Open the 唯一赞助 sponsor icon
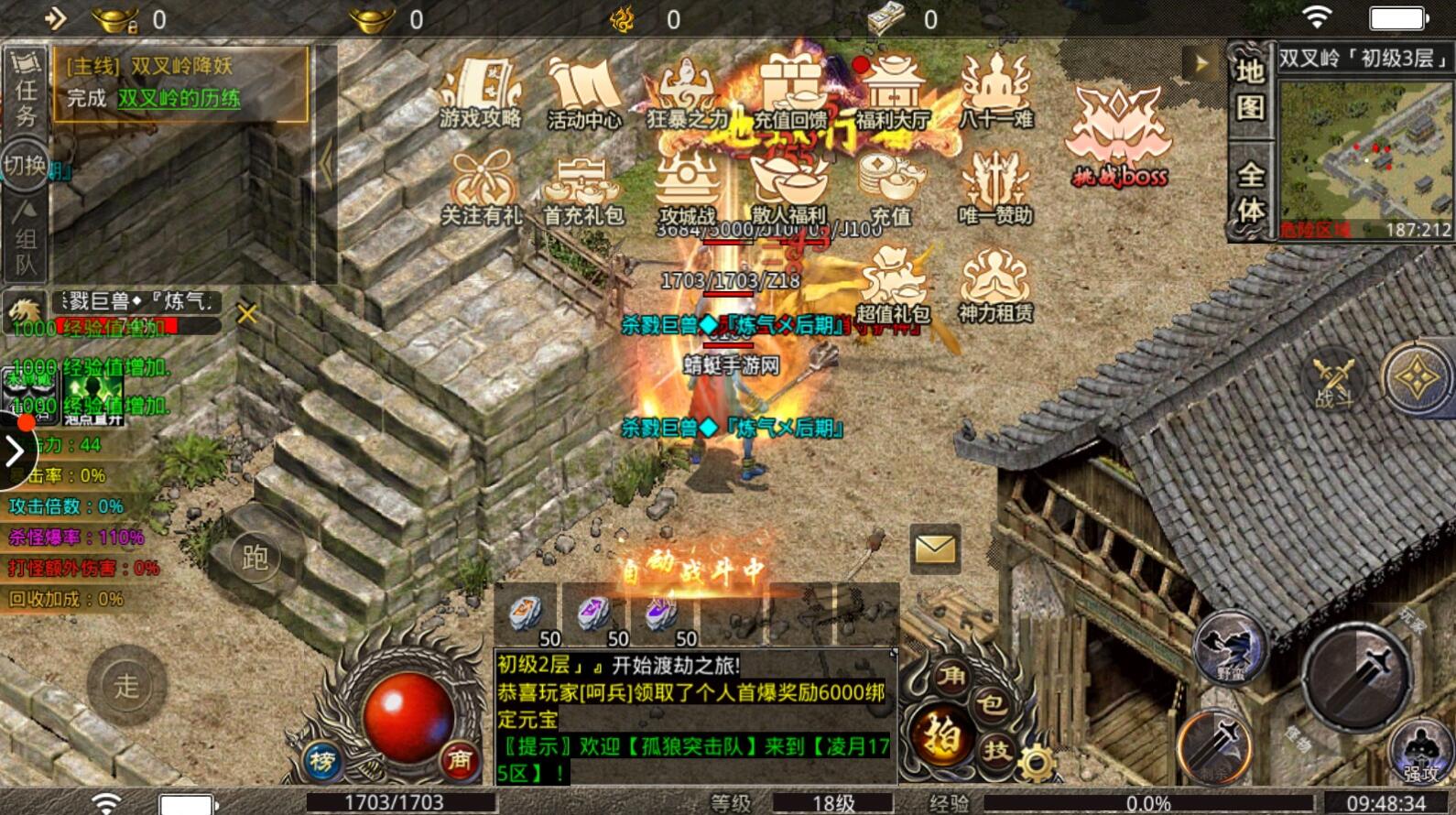Image resolution: width=1456 pixels, height=815 pixels. (995, 190)
